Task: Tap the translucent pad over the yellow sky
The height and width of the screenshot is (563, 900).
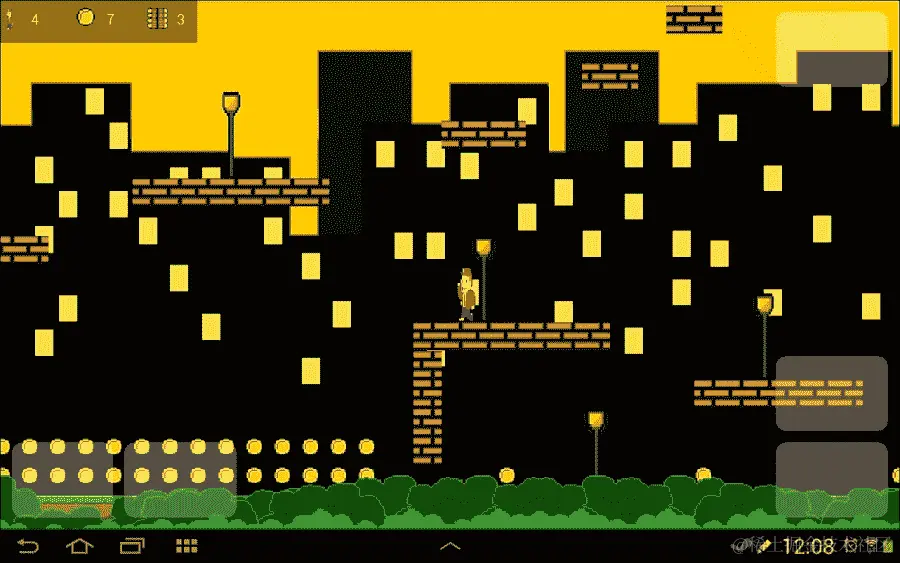Action: point(831,48)
